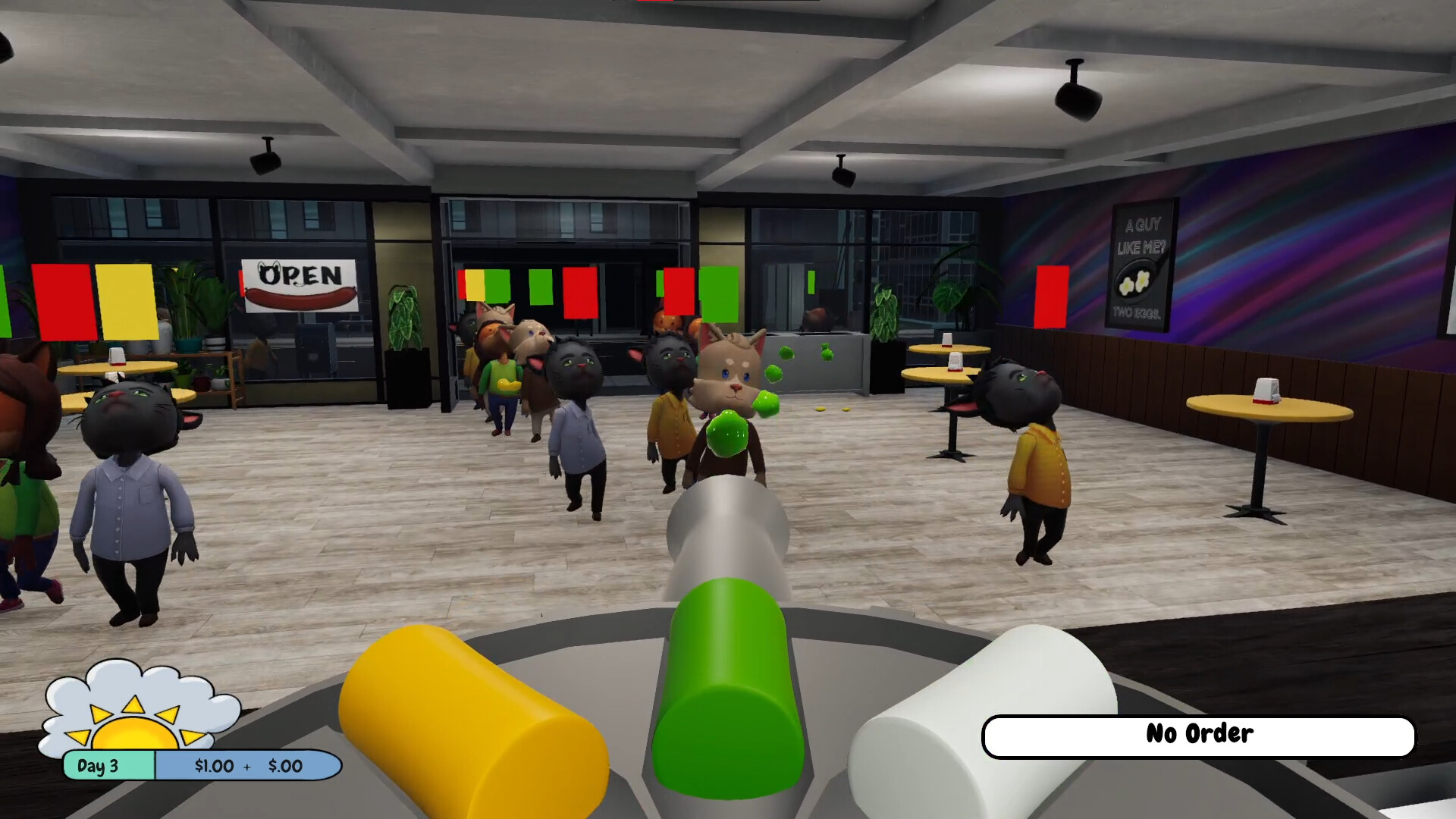Click the $1.00 money display
1456x819 pixels.
coord(210,766)
